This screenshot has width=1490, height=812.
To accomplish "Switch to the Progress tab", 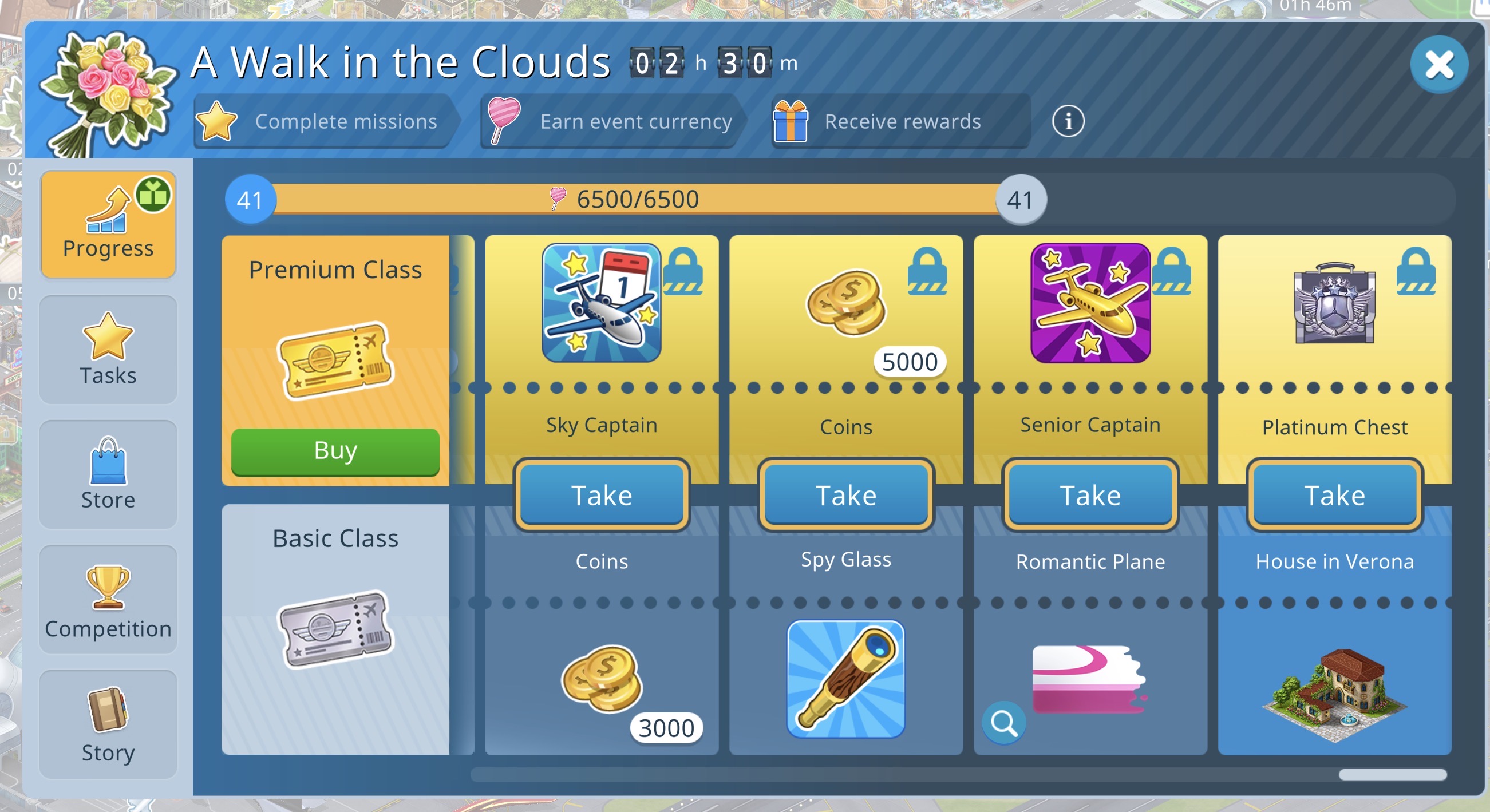I will (x=108, y=224).
